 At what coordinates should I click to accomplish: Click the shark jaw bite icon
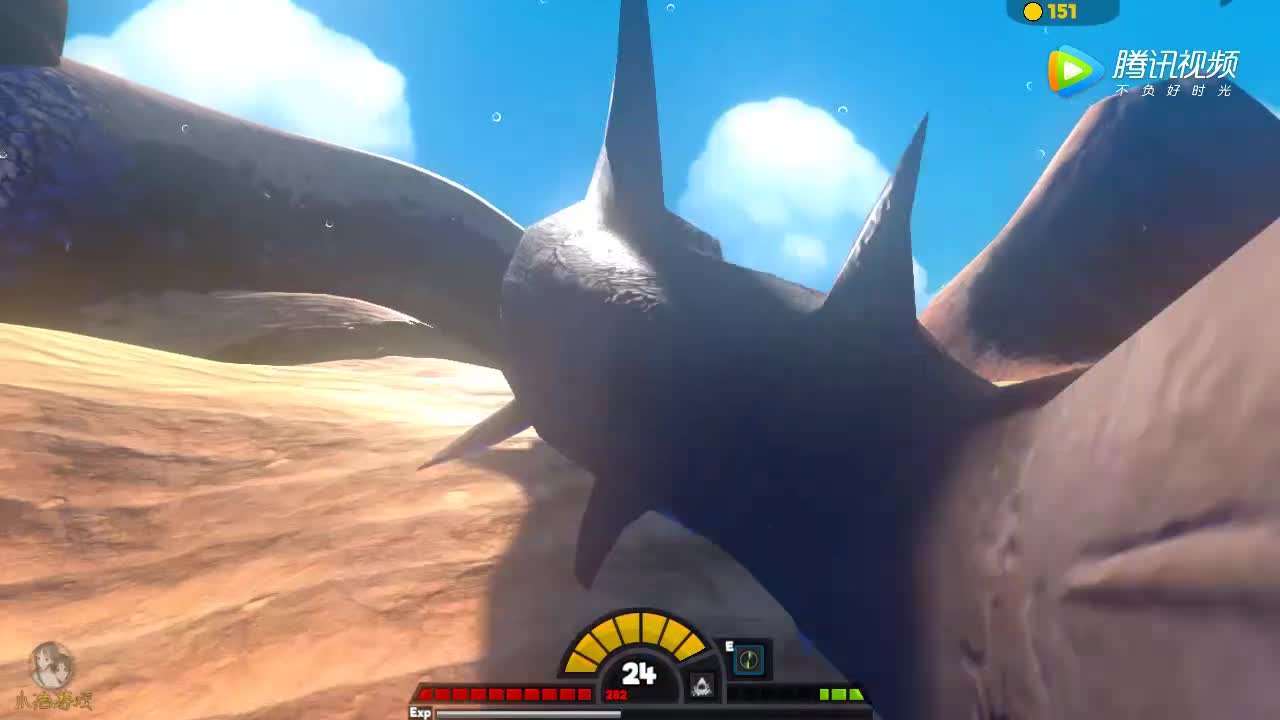pyautogui.click(x=702, y=686)
